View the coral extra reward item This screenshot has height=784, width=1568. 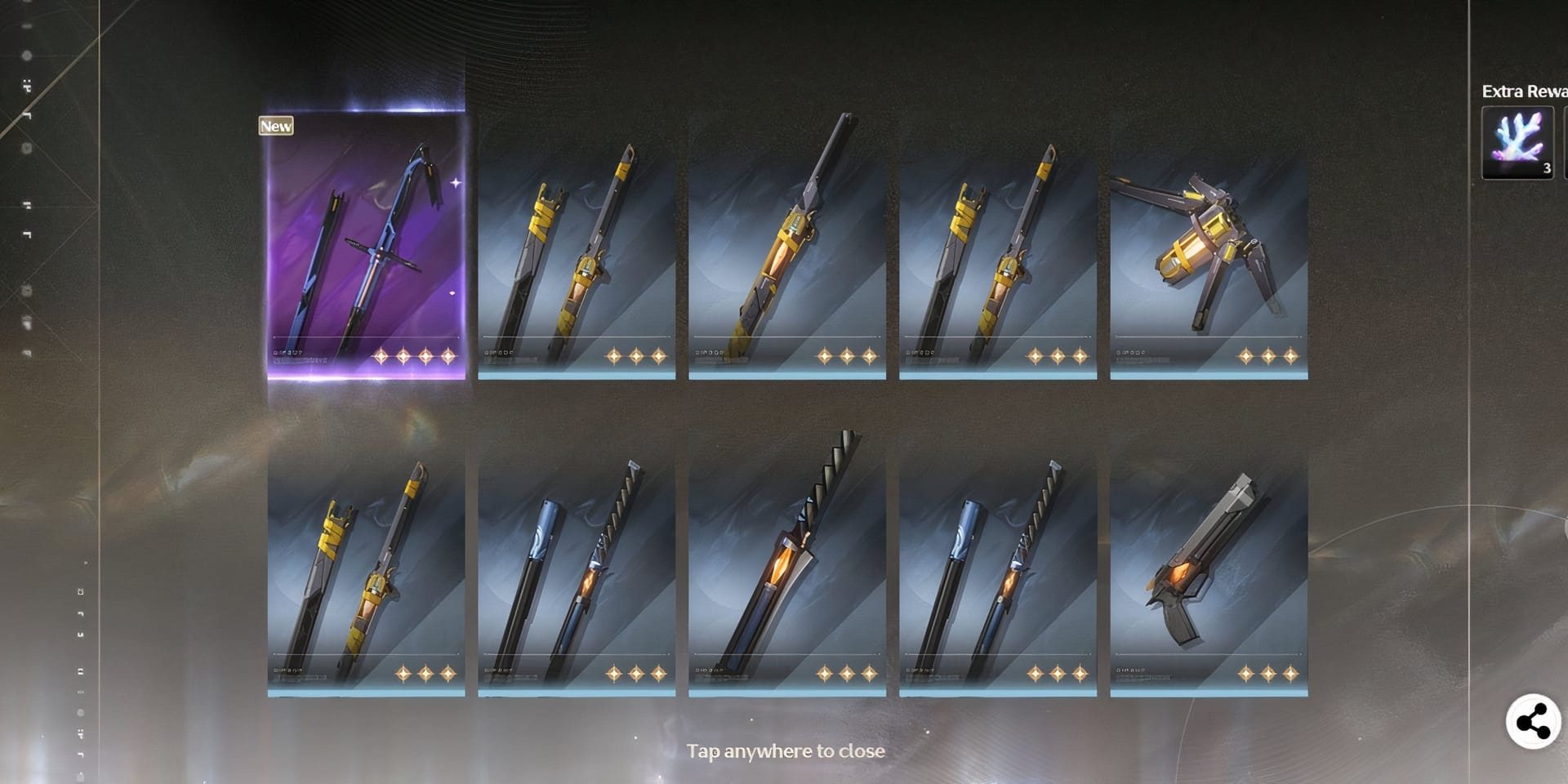[x=1517, y=143]
